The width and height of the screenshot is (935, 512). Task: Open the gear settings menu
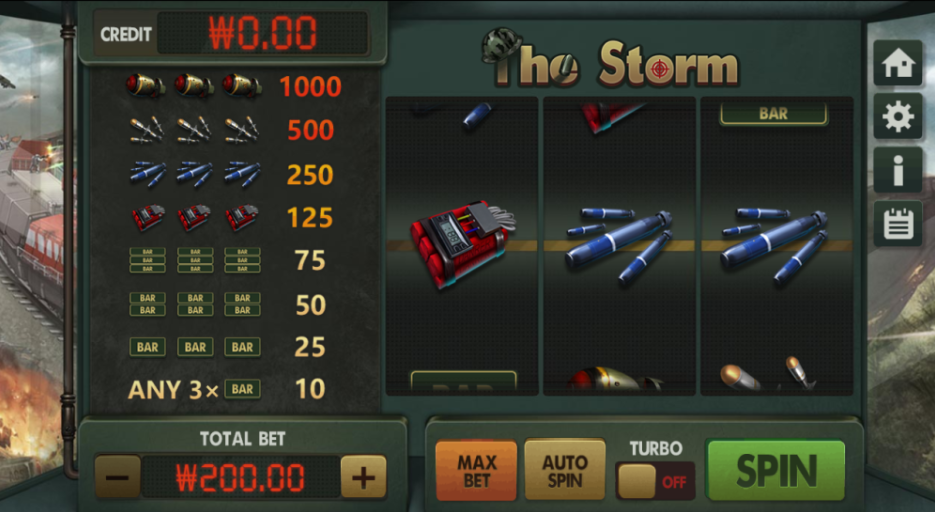(897, 117)
